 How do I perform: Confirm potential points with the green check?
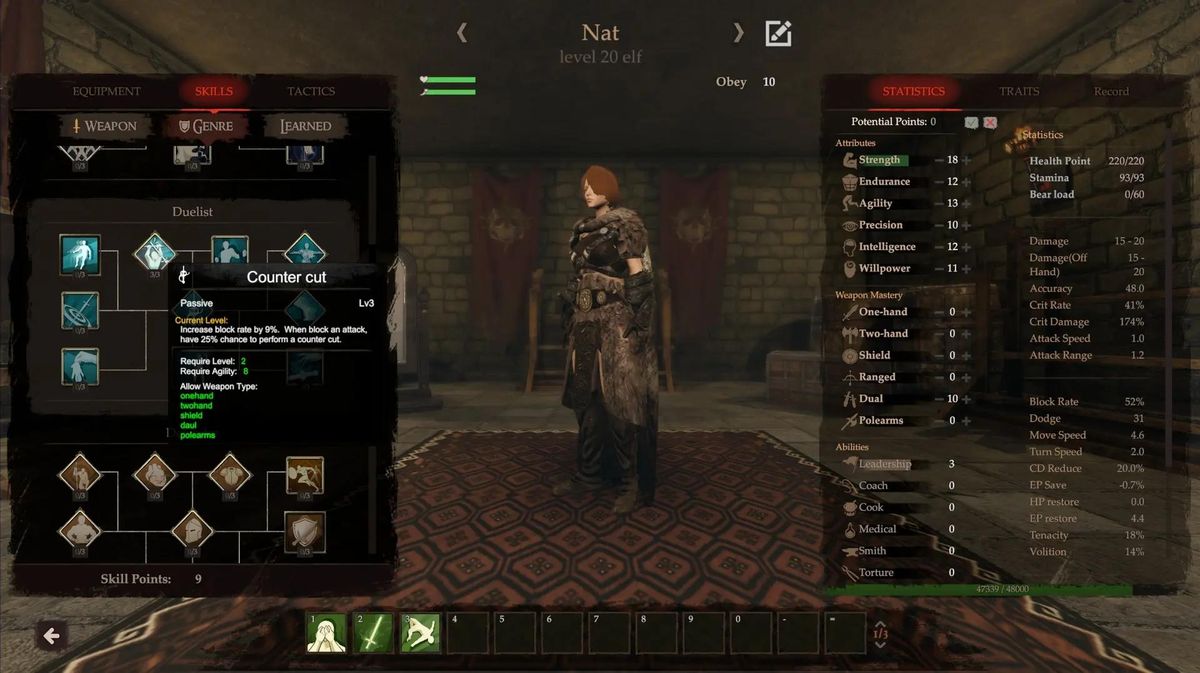[971, 122]
